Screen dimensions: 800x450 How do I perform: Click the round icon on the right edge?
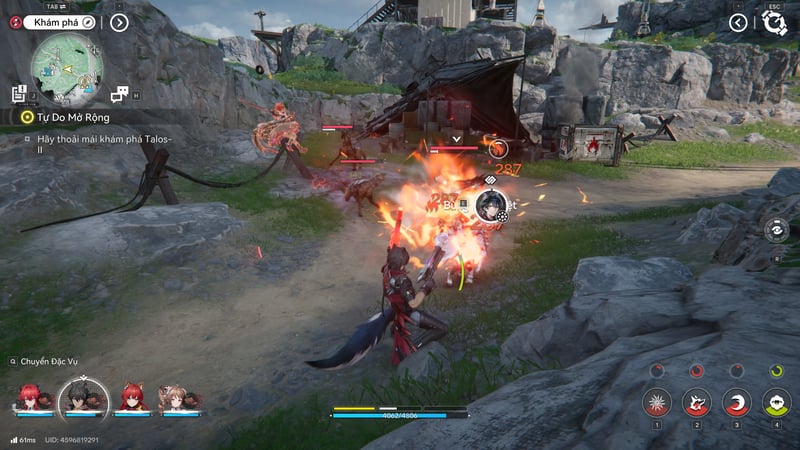(775, 230)
